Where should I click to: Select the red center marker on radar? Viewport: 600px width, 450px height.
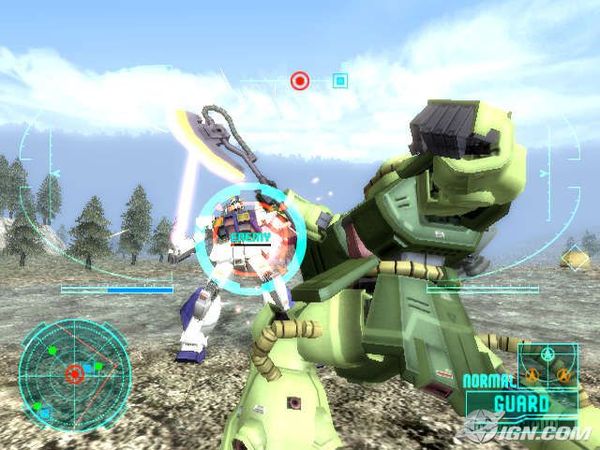(74, 374)
